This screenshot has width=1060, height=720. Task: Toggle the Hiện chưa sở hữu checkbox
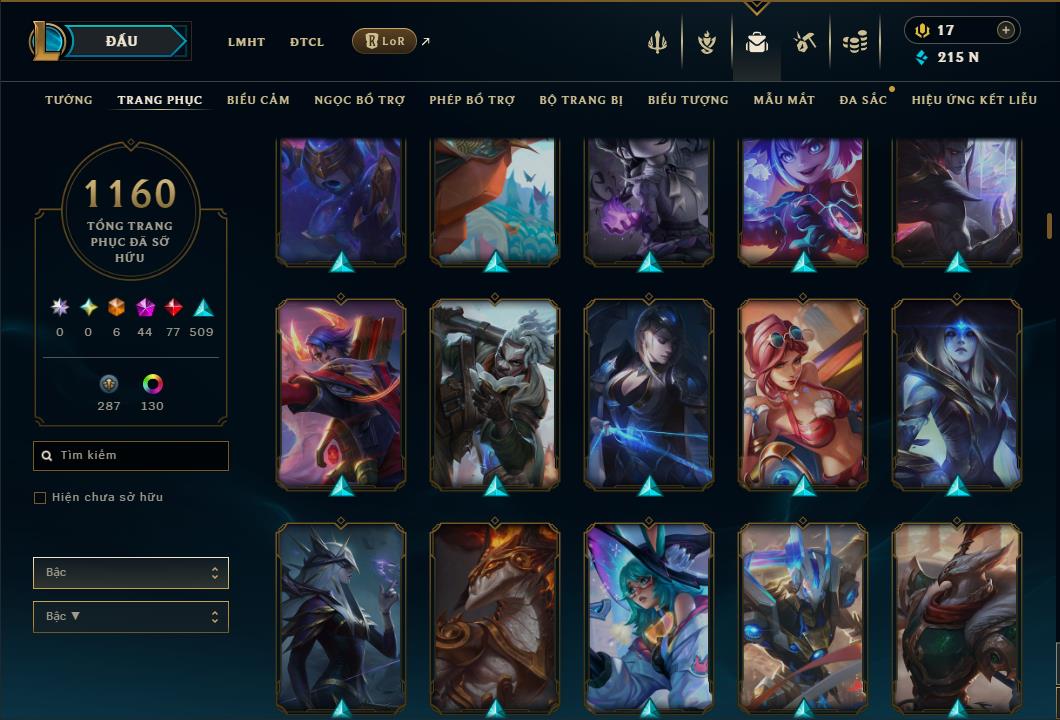pos(40,498)
